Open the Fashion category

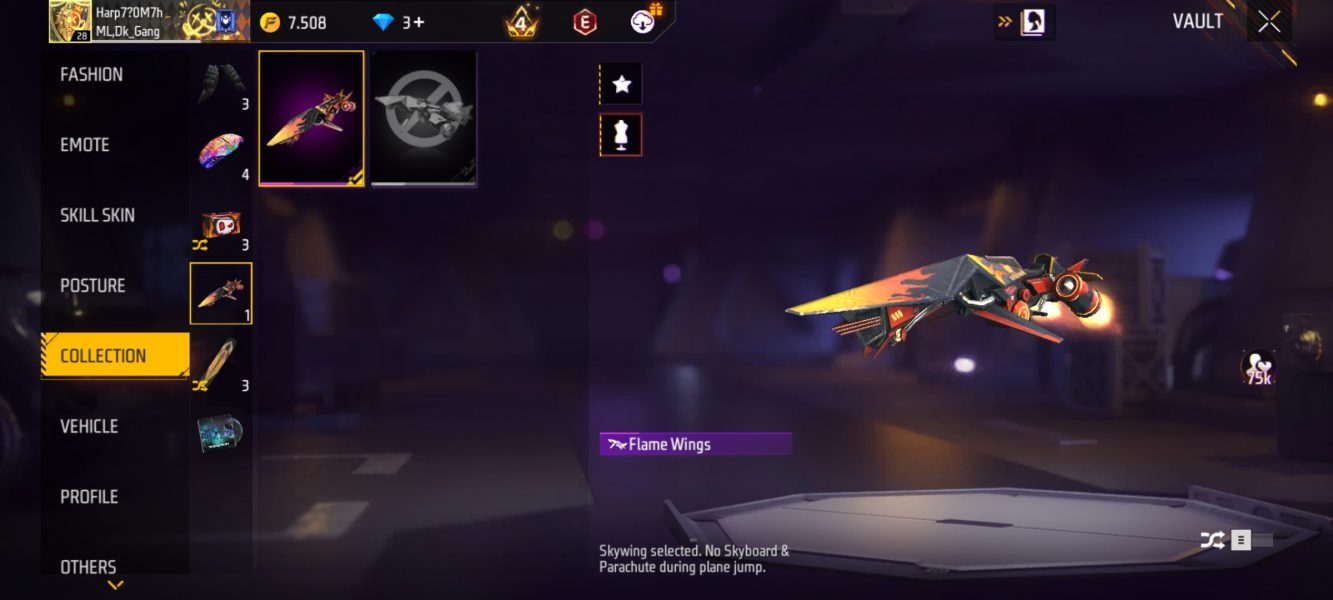(92, 75)
